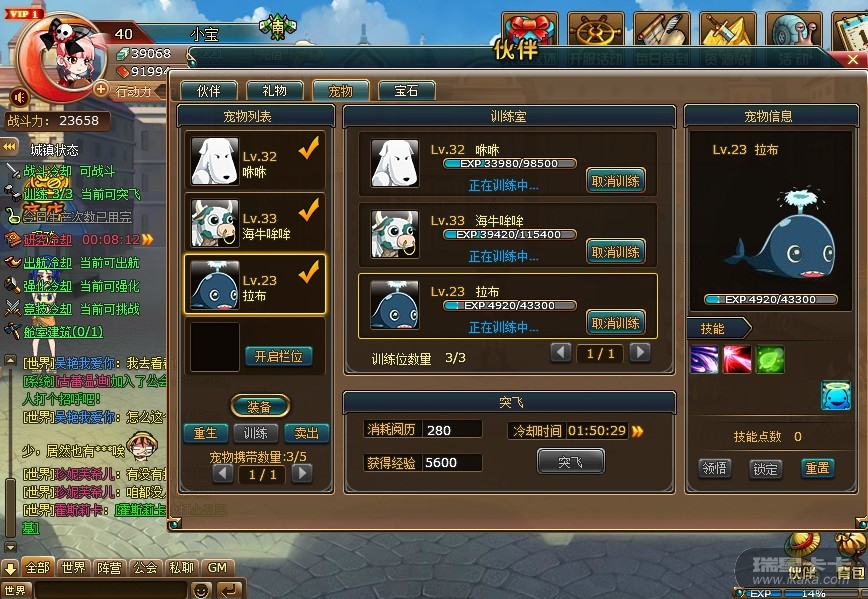
Task: Click the 卖出 sell button
Action: [x=307, y=433]
